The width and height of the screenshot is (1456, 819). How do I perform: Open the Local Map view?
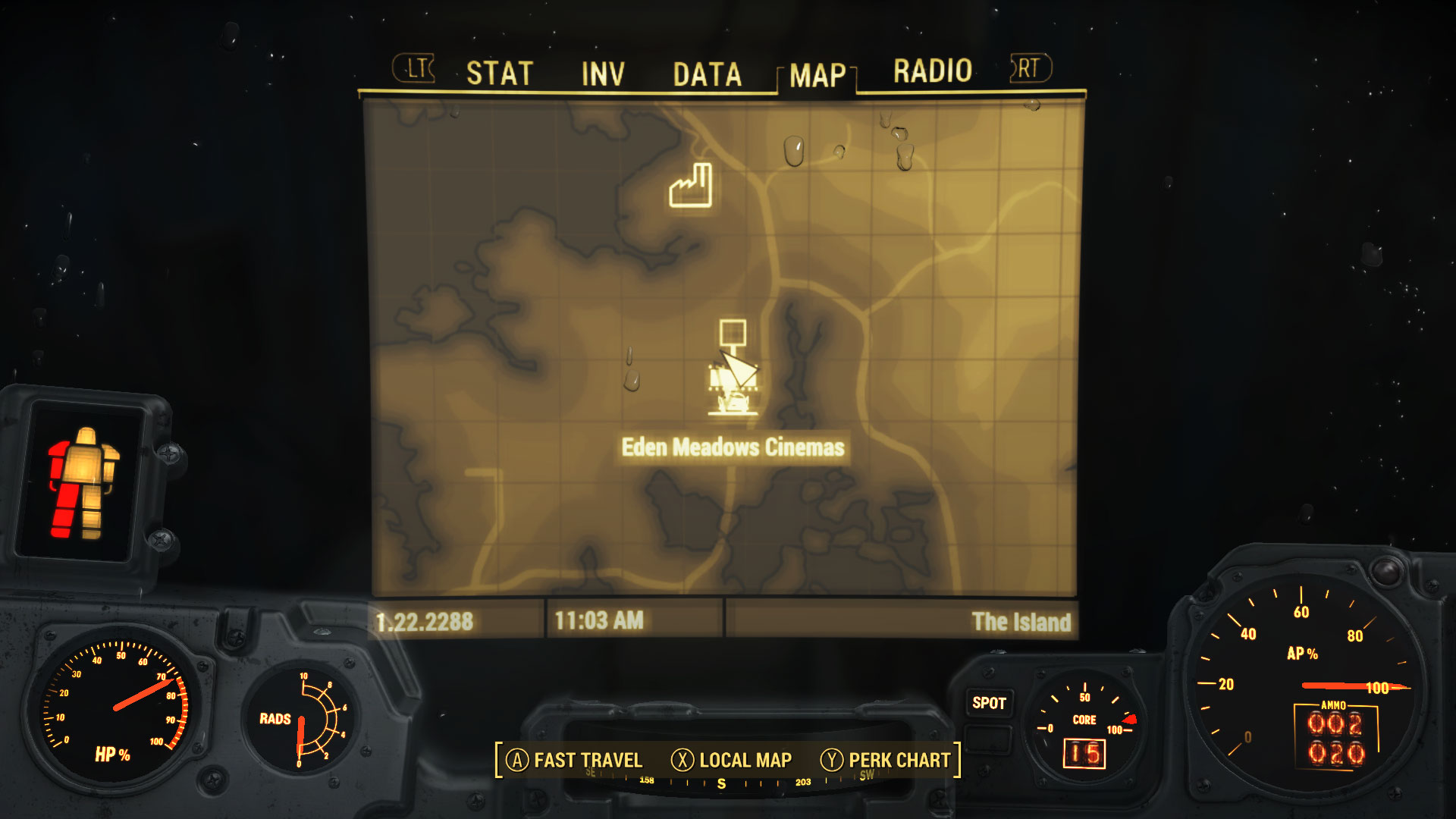click(732, 760)
